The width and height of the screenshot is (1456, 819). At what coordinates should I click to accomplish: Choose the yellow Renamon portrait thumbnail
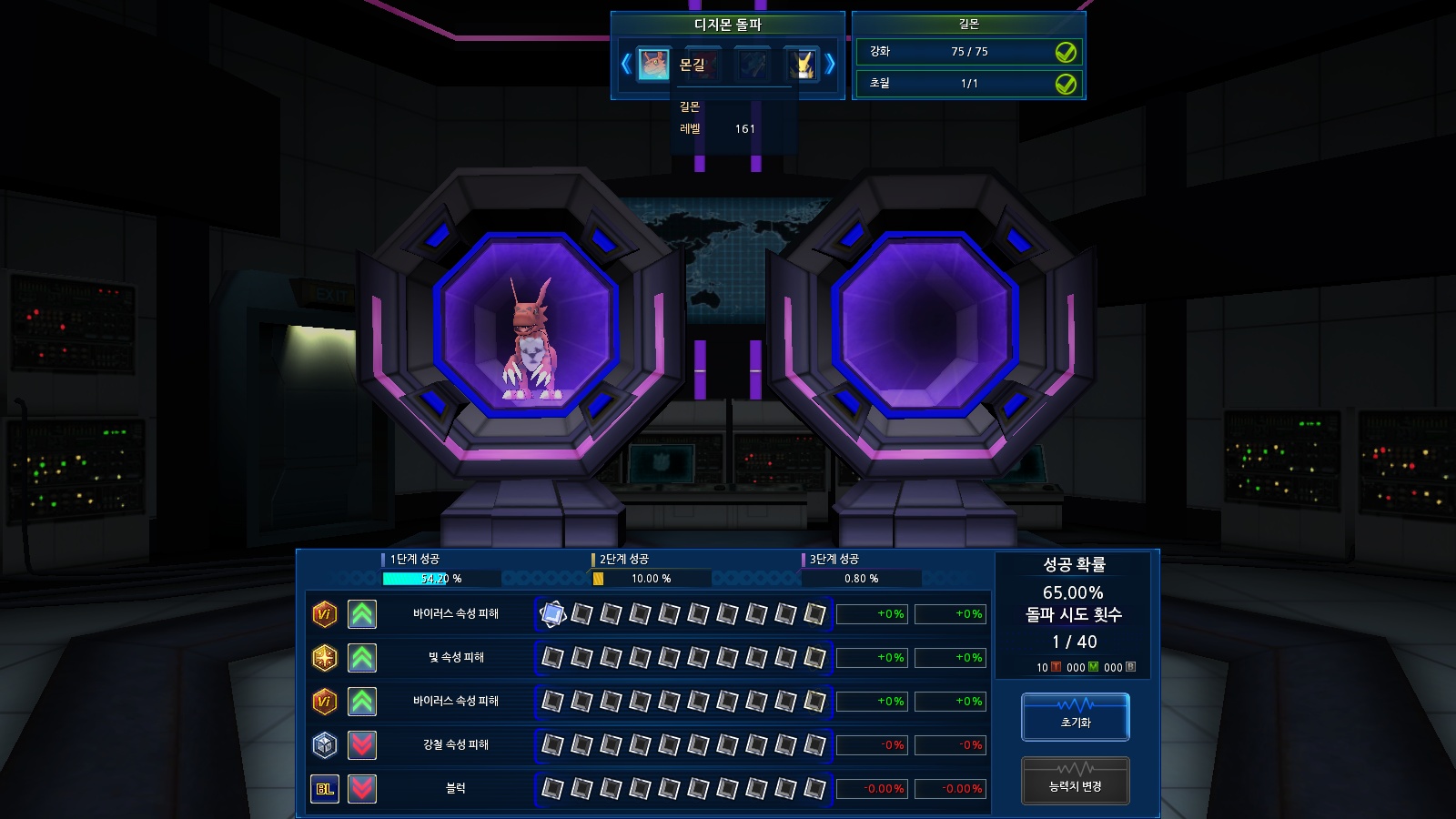pyautogui.click(x=803, y=64)
